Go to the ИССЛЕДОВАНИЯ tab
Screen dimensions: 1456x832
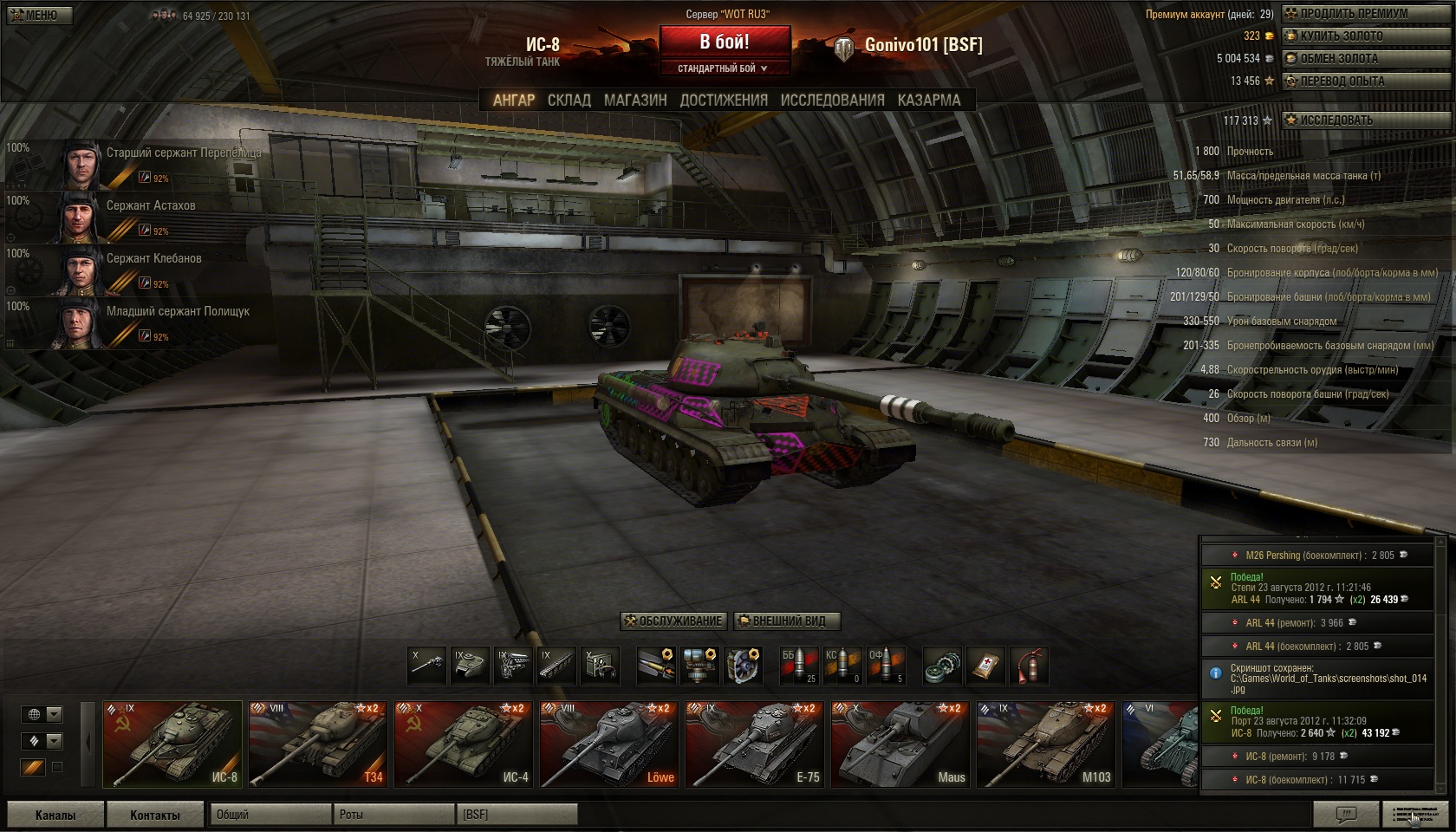pos(832,101)
